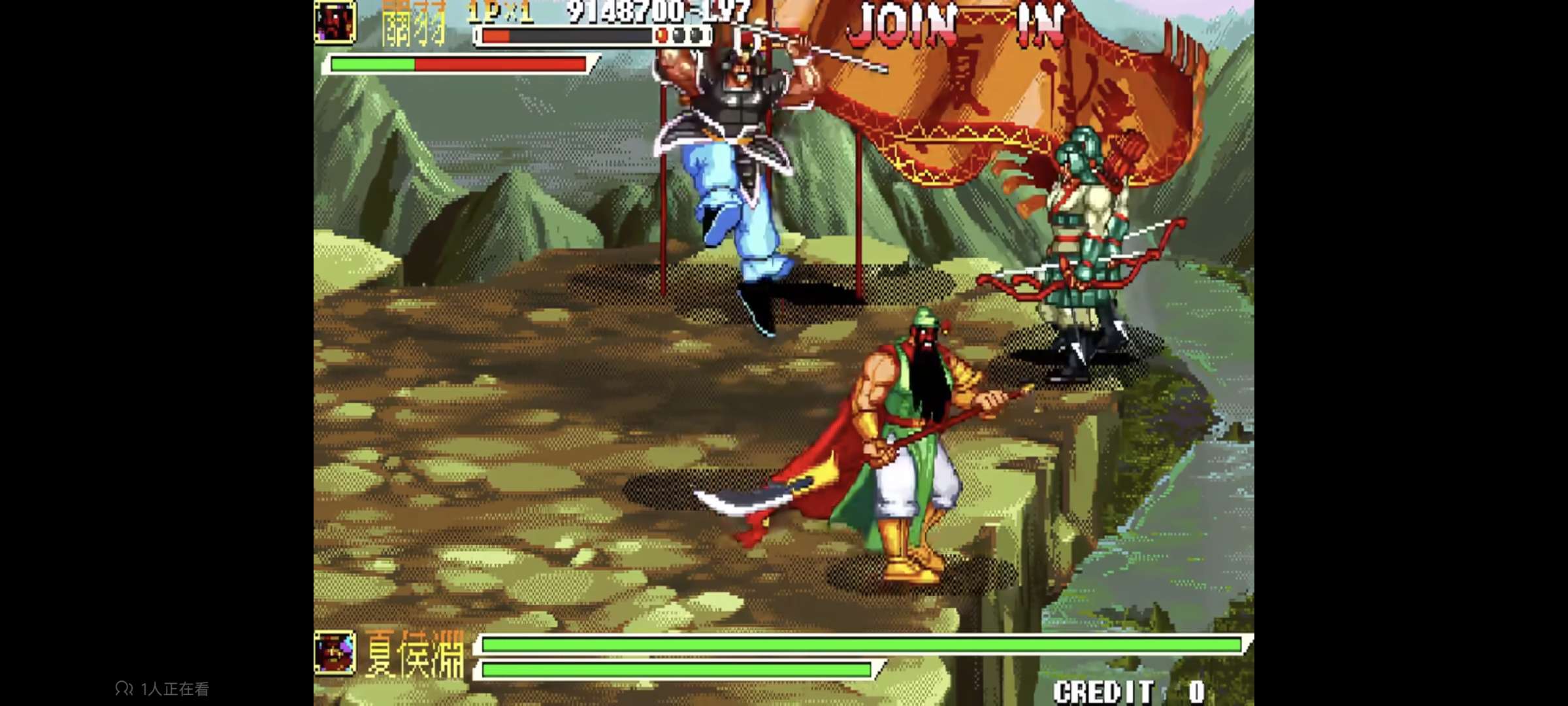The image size is (1568, 706).
Task: Select the Xiahou Yuan boss portrait
Action: pos(335,652)
